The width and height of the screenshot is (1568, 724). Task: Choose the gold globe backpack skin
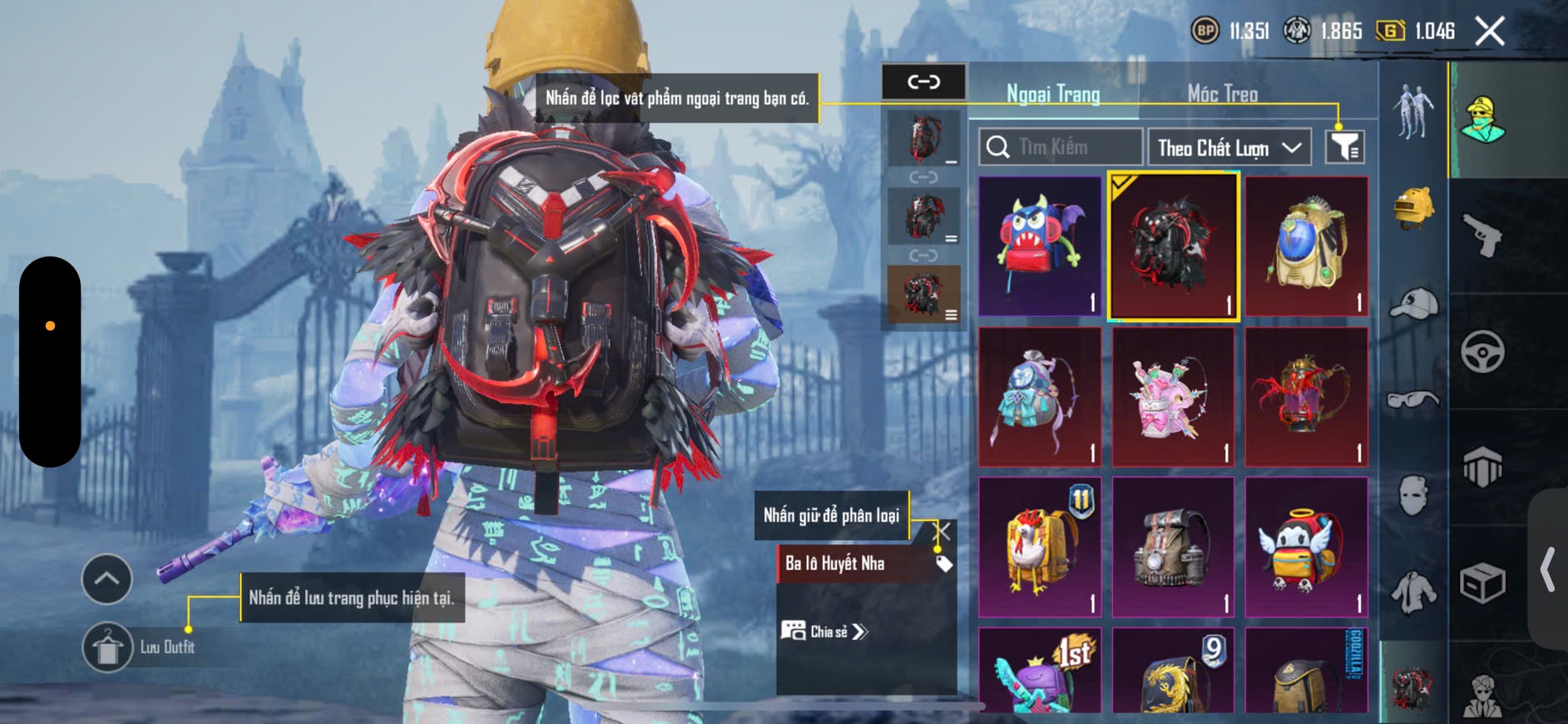(1306, 245)
